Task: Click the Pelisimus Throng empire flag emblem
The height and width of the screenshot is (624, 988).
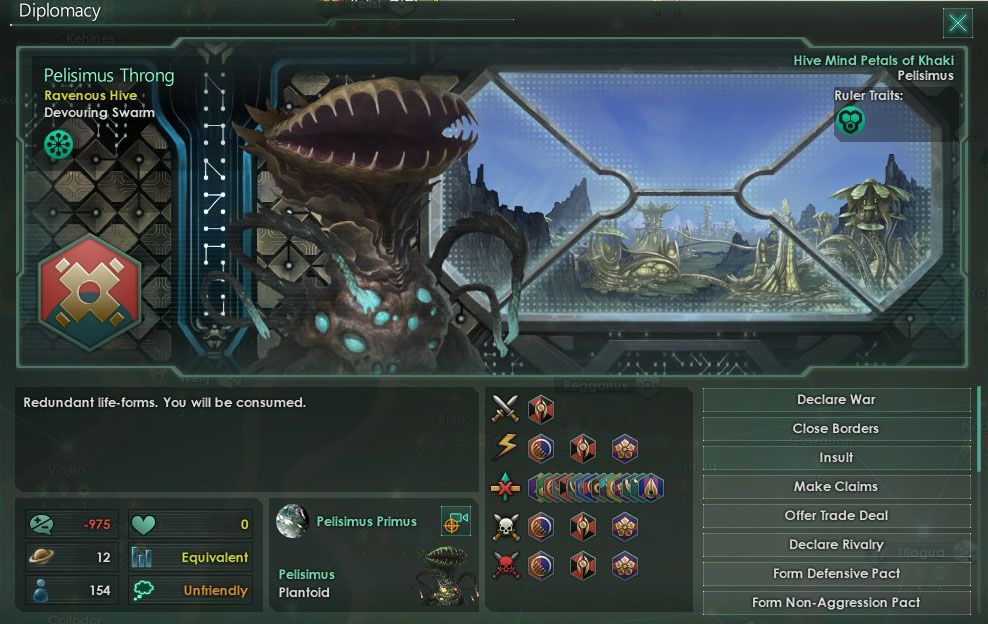Action: [90, 291]
